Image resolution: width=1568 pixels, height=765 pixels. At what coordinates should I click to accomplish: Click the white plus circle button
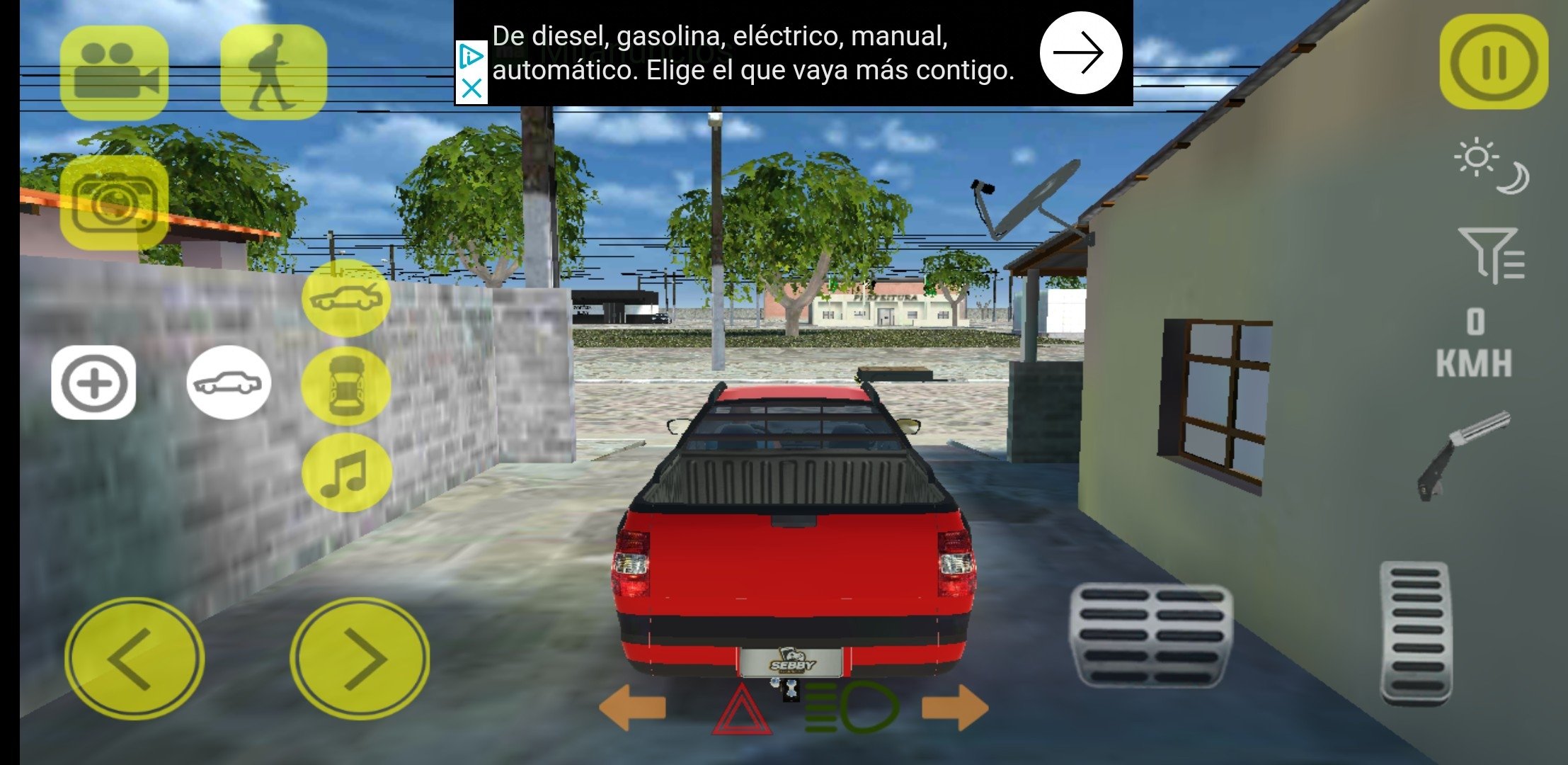(x=93, y=383)
